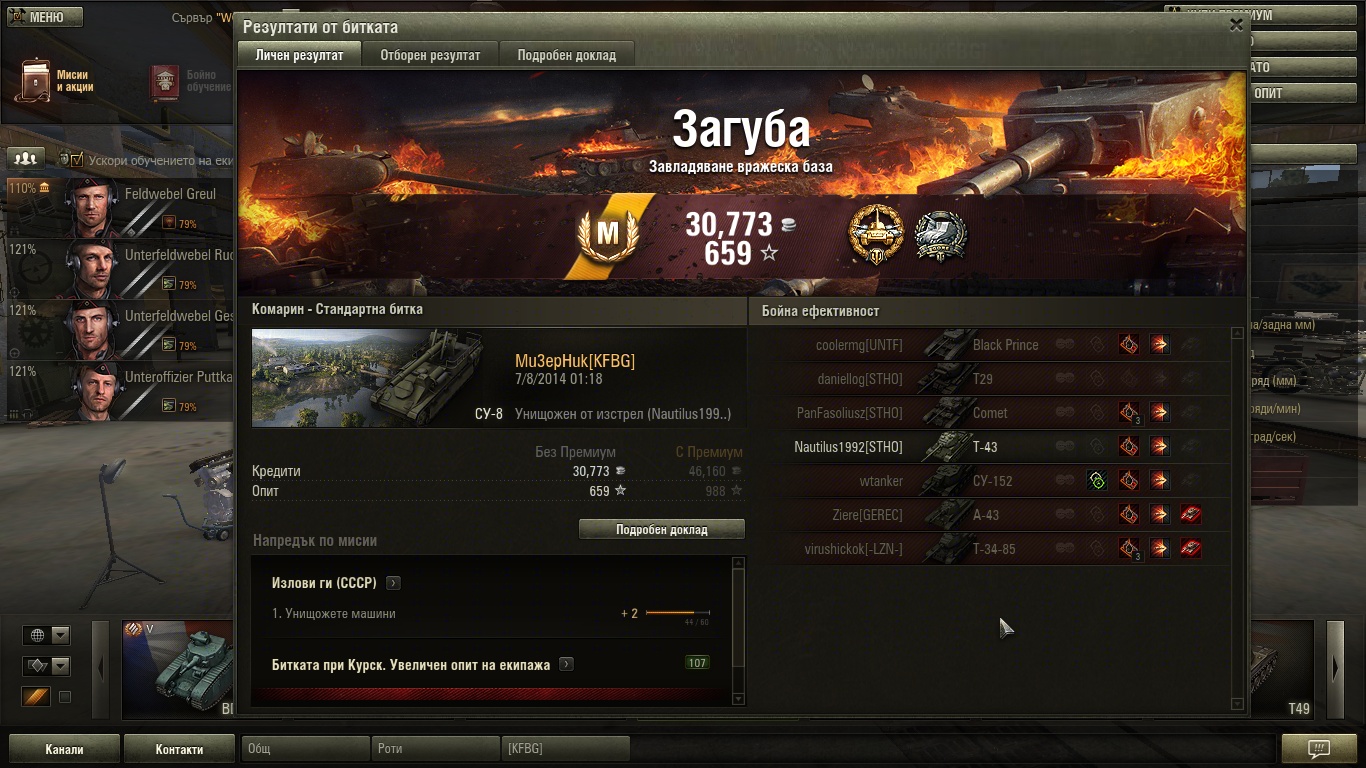Open the Канали chat channels
Image resolution: width=1366 pixels, height=768 pixels.
click(64, 749)
